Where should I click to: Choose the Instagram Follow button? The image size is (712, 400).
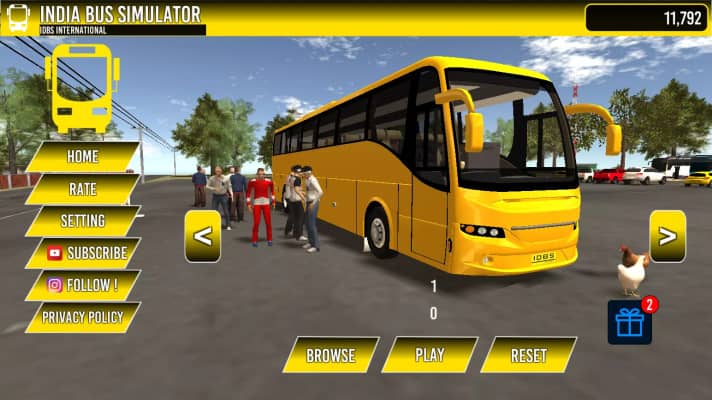(x=82, y=285)
